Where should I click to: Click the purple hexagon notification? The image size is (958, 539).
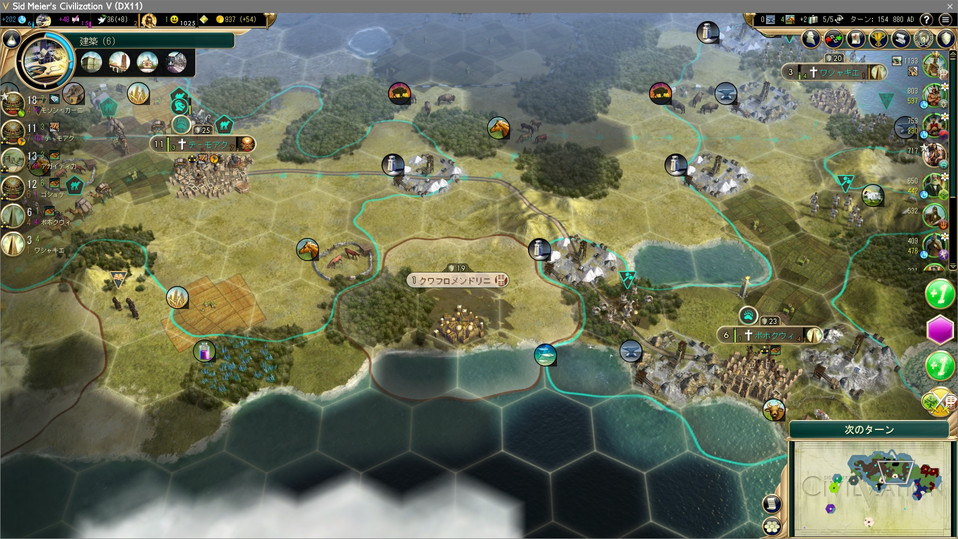click(x=940, y=329)
